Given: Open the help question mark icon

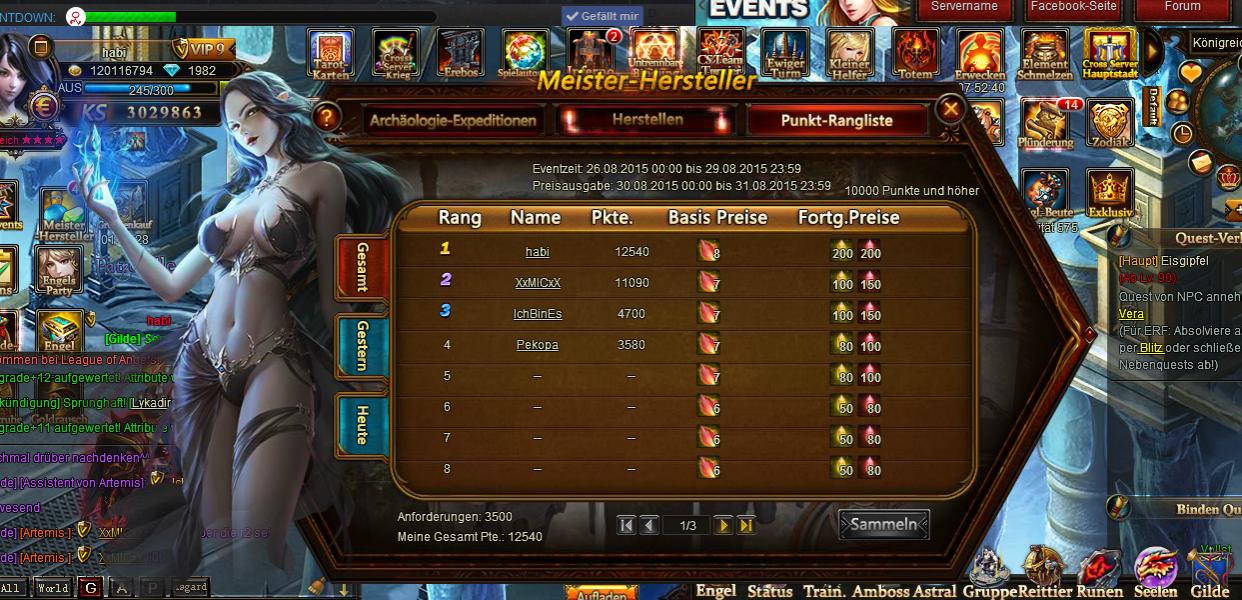Looking at the screenshot, I should [323, 117].
